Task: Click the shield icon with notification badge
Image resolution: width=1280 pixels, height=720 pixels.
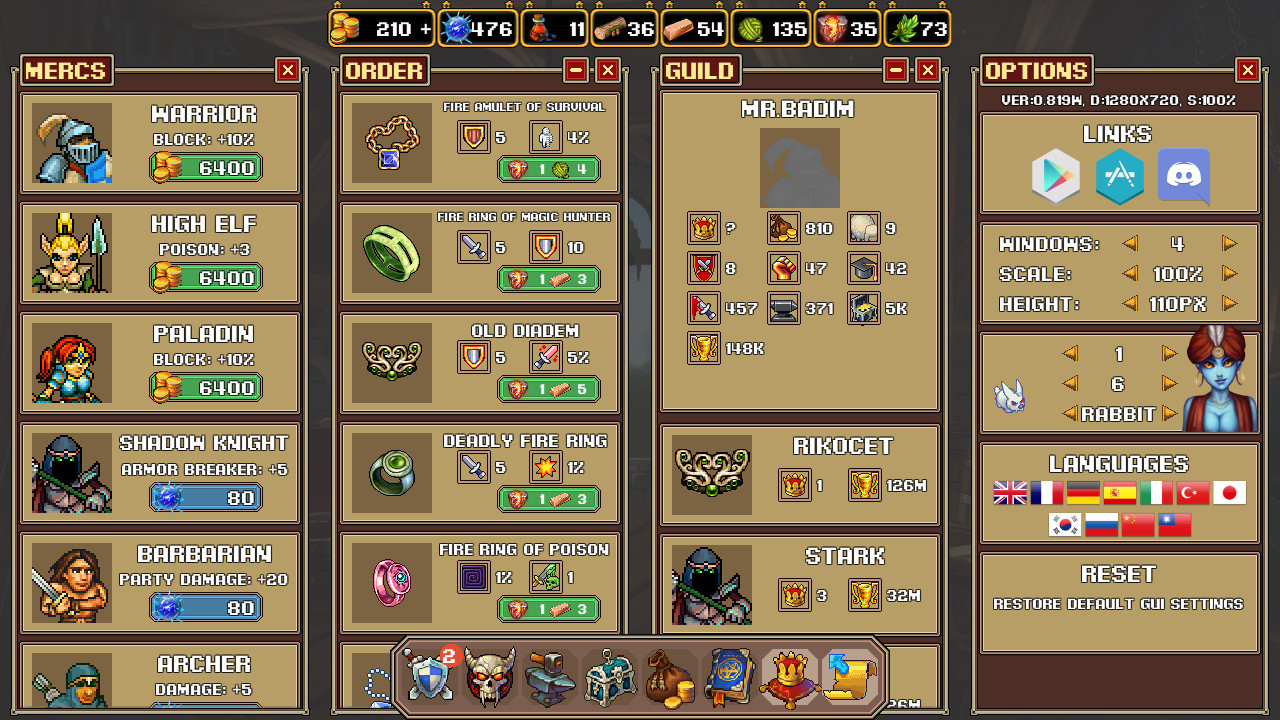Action: pyautogui.click(x=429, y=678)
